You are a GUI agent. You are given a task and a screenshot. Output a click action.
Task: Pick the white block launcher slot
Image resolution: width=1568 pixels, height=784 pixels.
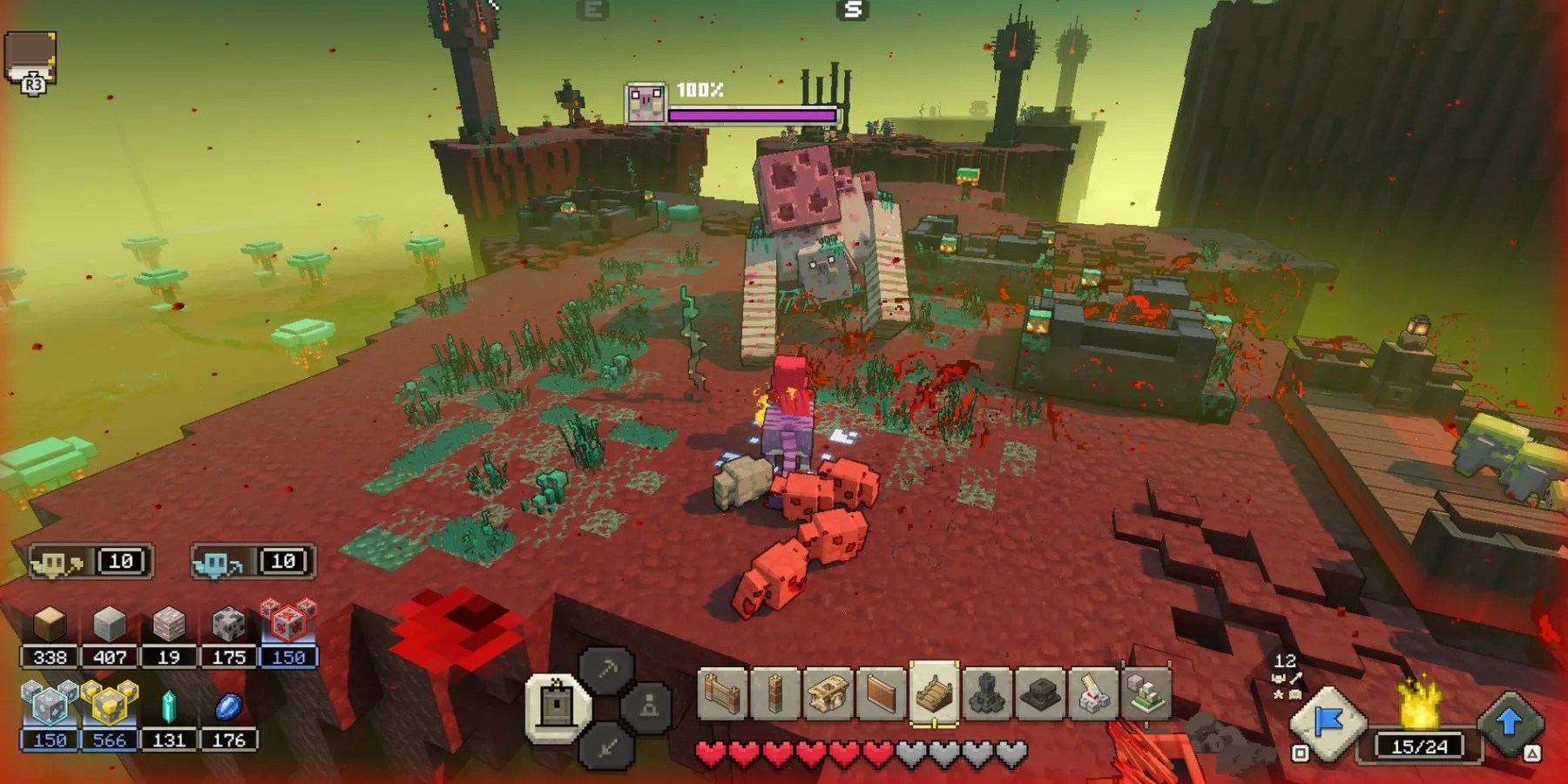(1093, 694)
